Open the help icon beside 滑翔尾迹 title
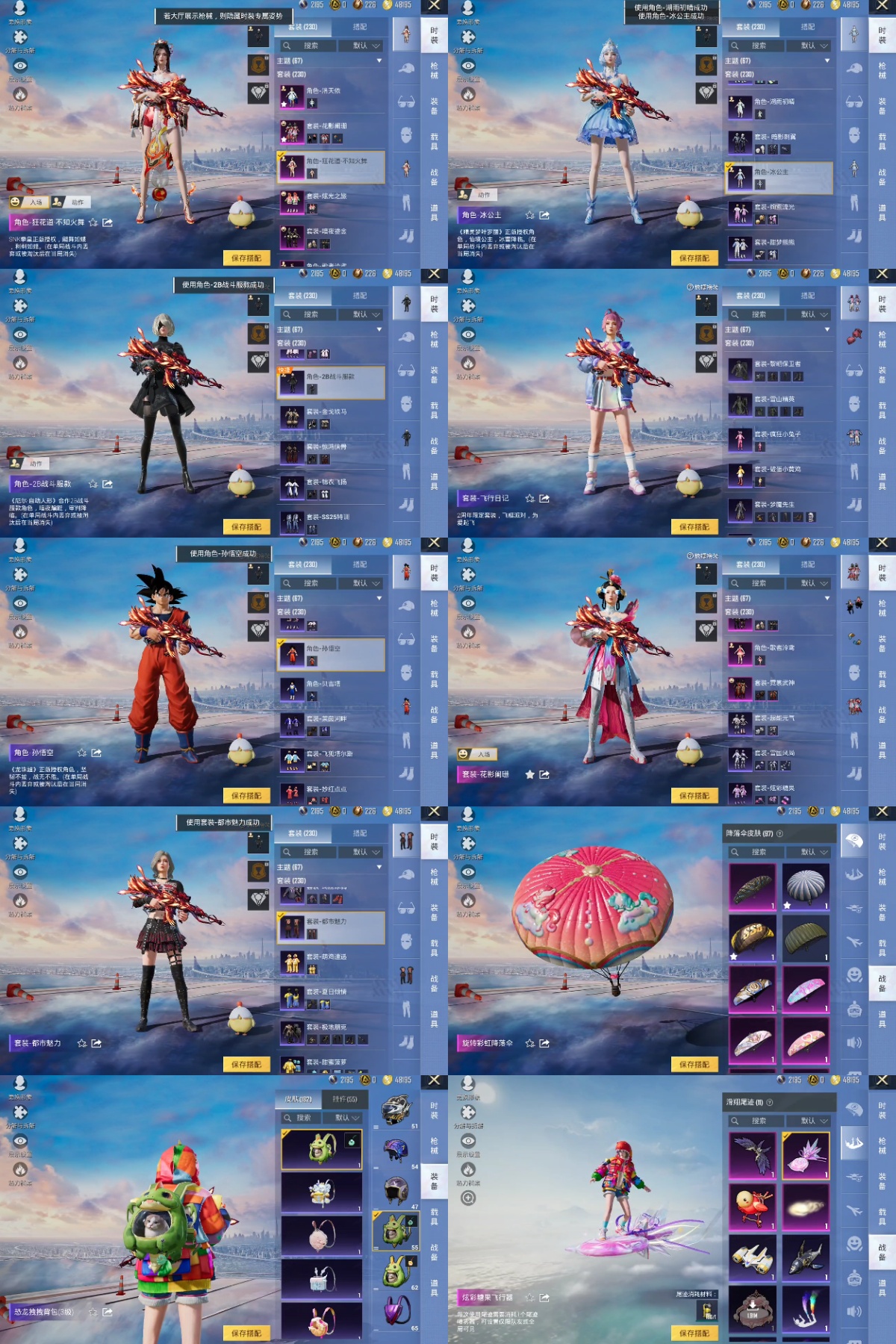Viewport: 896px width, 1344px height. (770, 1102)
